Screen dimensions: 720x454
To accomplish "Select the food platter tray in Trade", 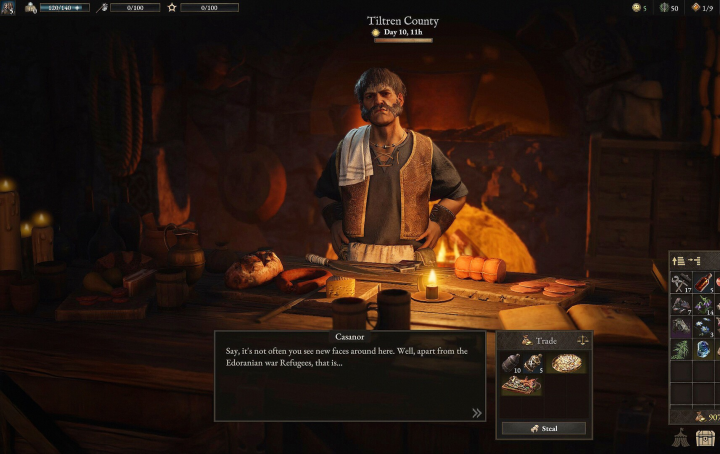I will click(x=521, y=385).
